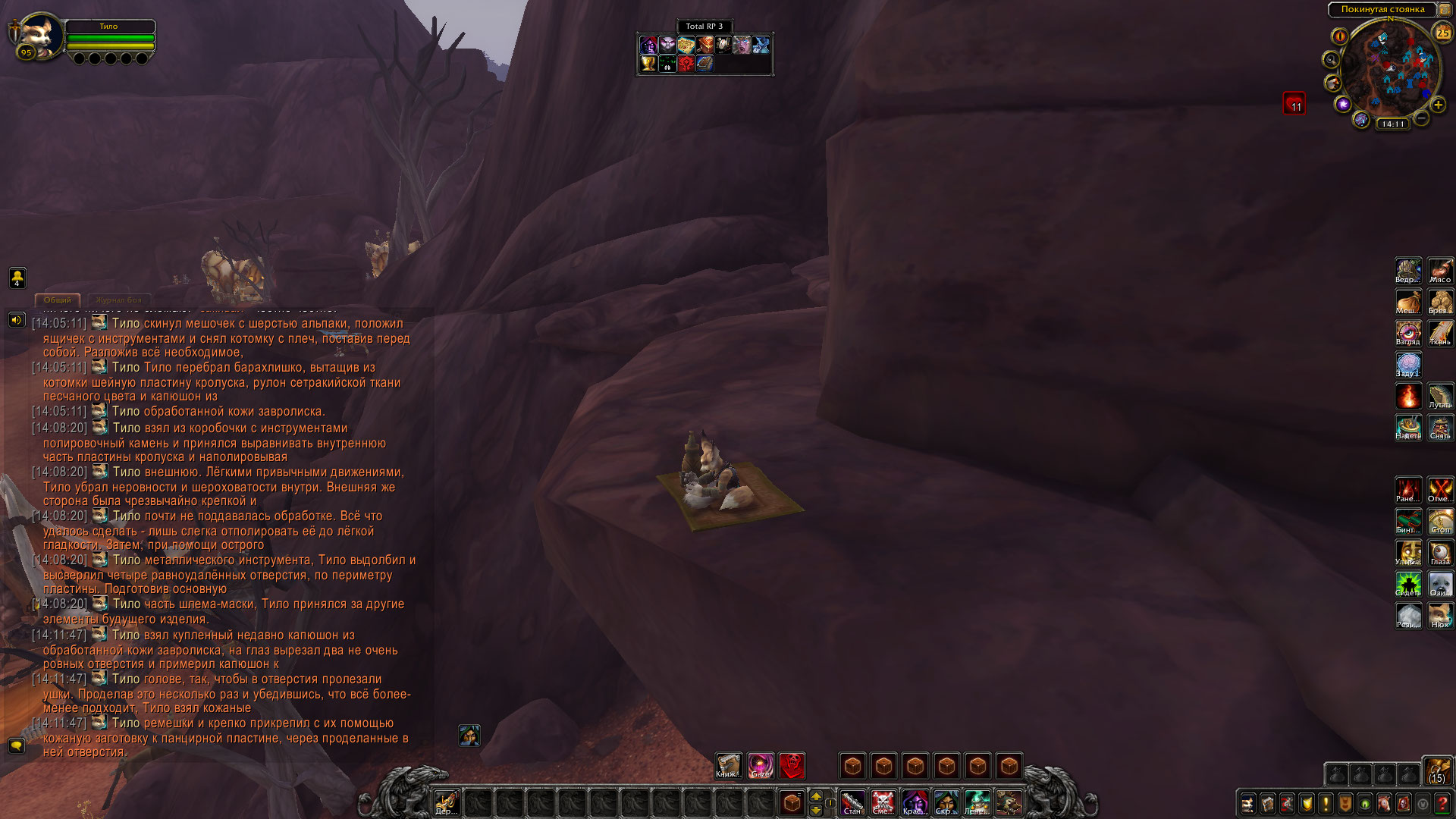Toggle the minimap tracking magnifier button

point(1331,59)
